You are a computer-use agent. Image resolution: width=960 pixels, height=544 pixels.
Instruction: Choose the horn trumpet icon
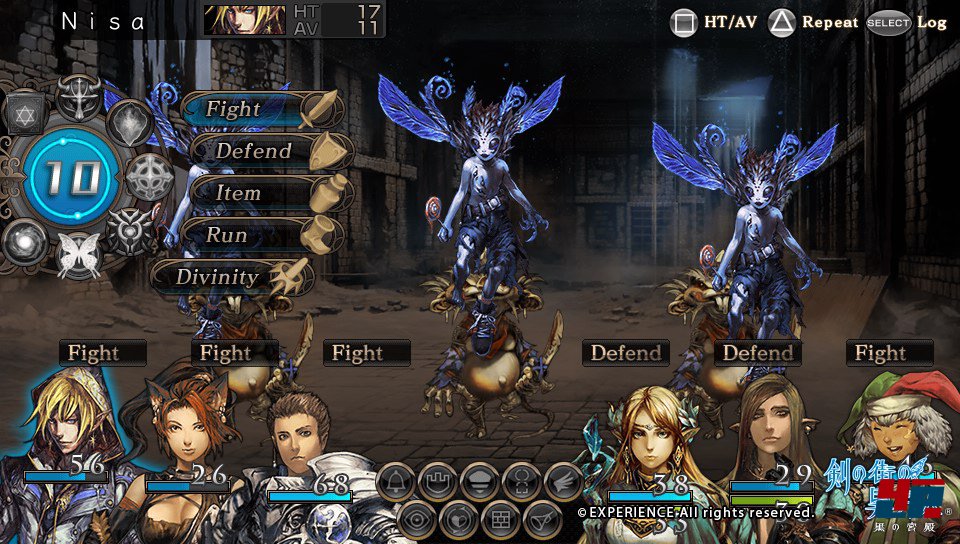[x=543, y=520]
